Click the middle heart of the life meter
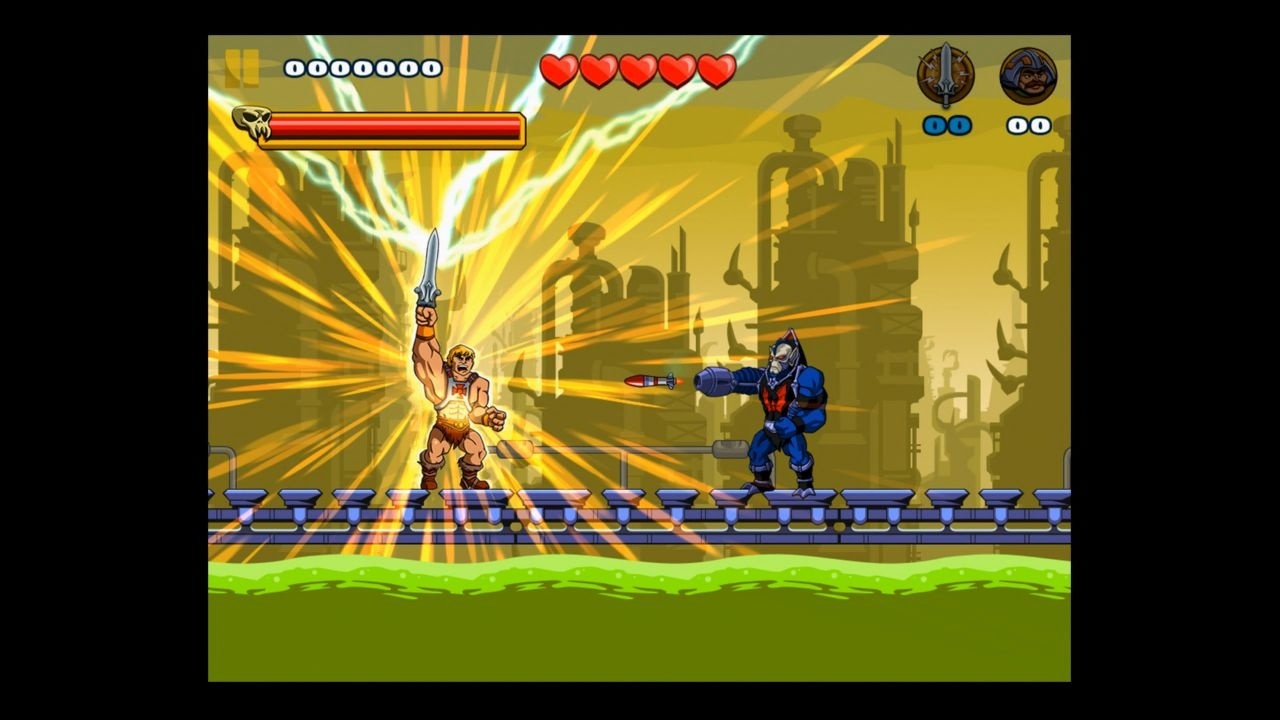Image resolution: width=1280 pixels, height=720 pixels. 636,69
